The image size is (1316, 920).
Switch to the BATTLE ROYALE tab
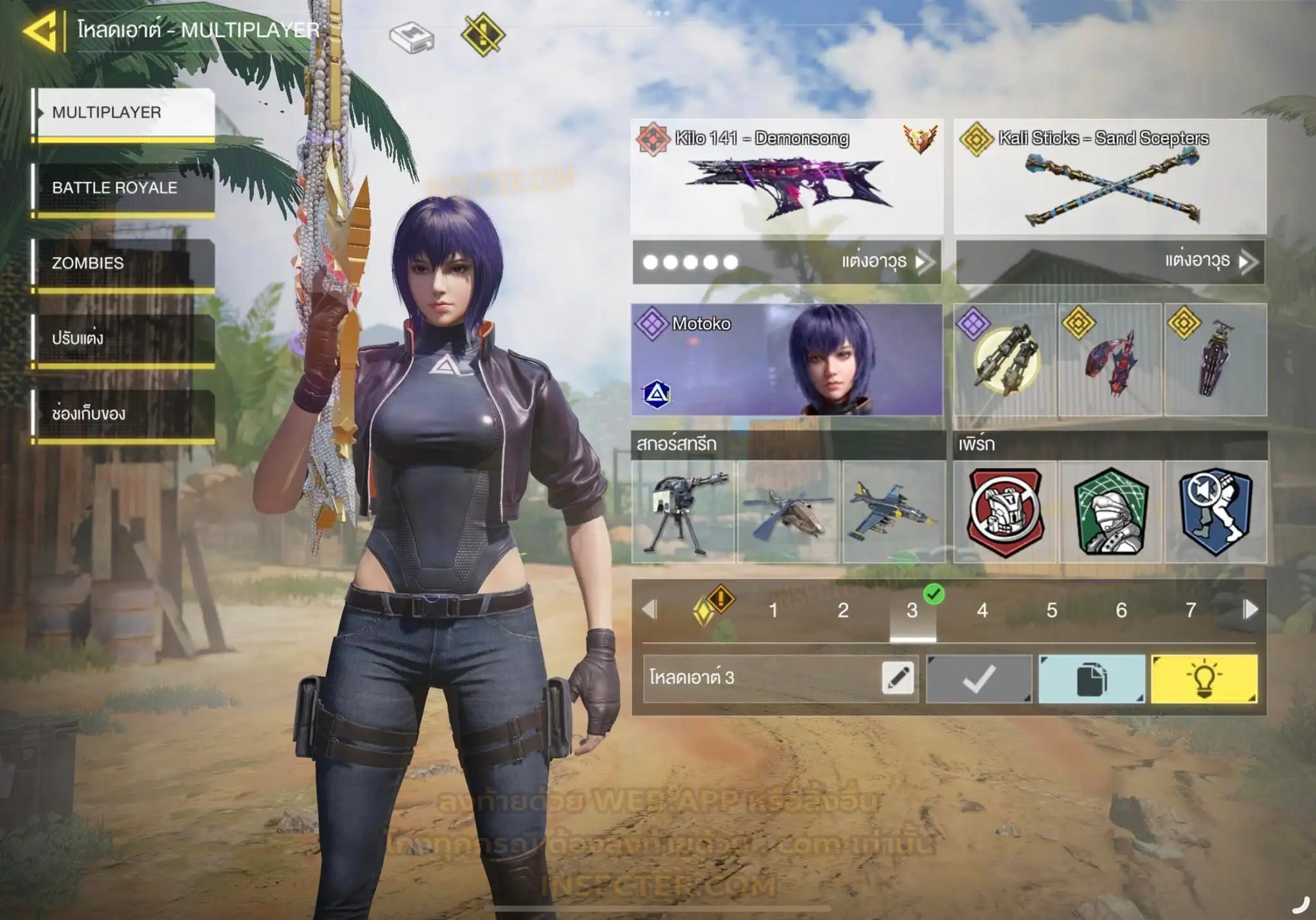(x=124, y=188)
